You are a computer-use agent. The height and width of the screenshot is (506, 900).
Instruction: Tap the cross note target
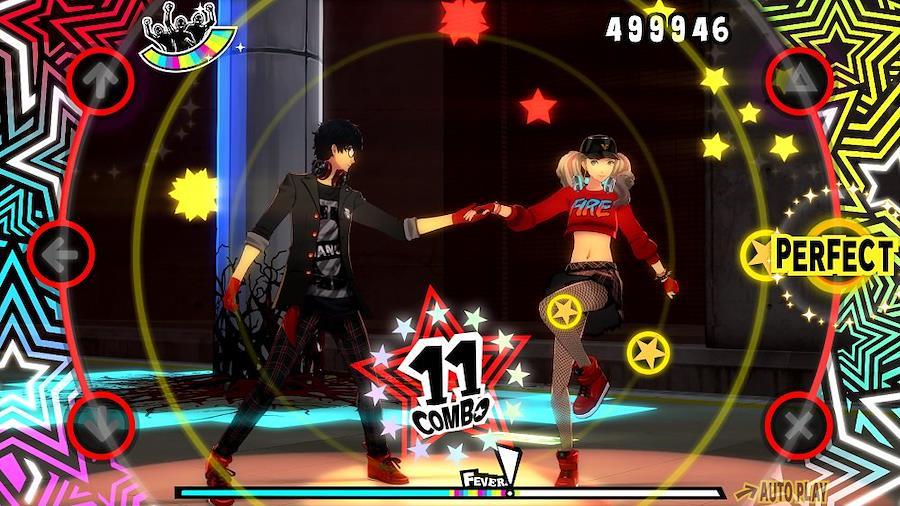(x=798, y=427)
